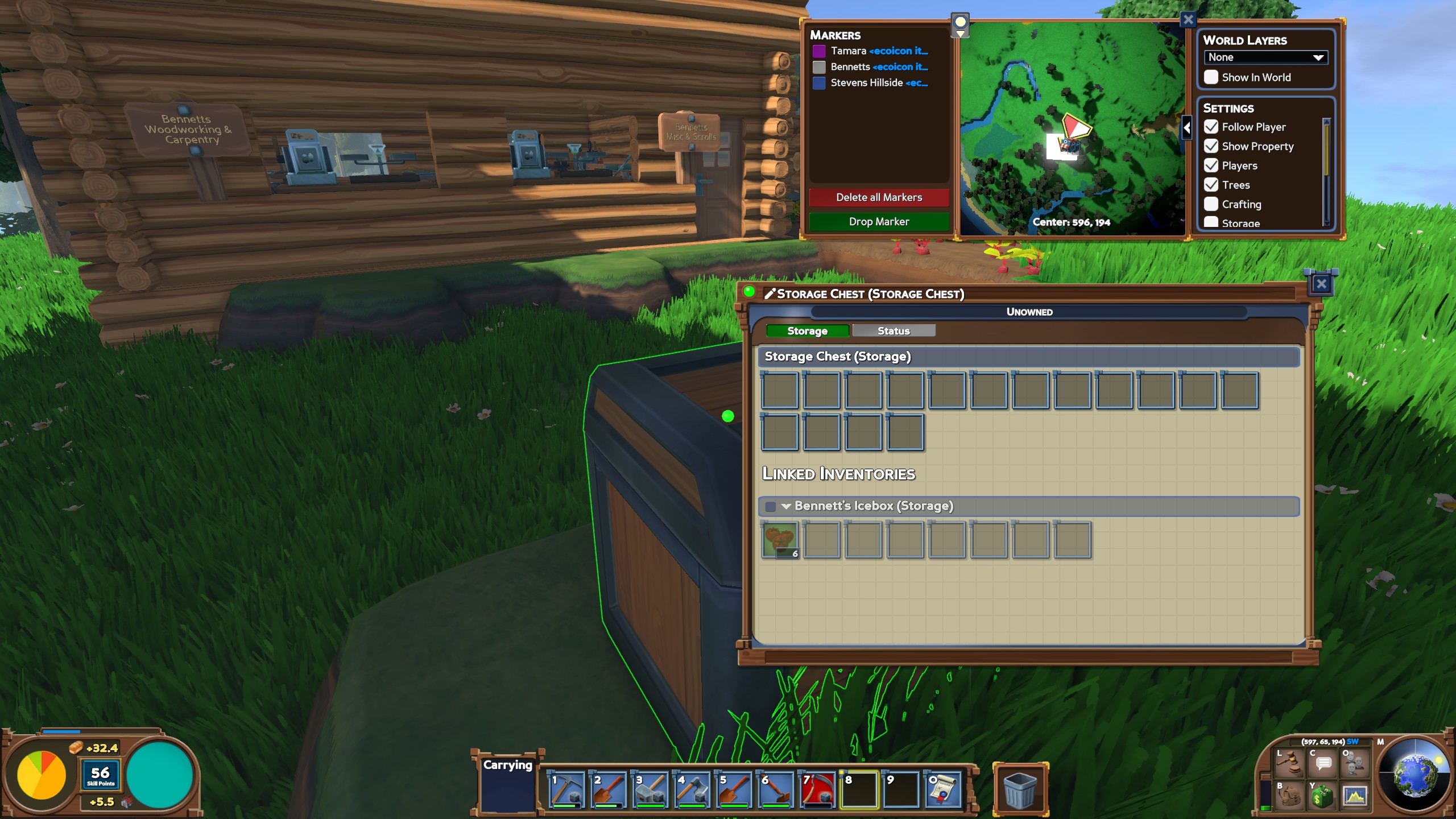Collapse the Bennett's Icebox storage section

[x=787, y=505]
